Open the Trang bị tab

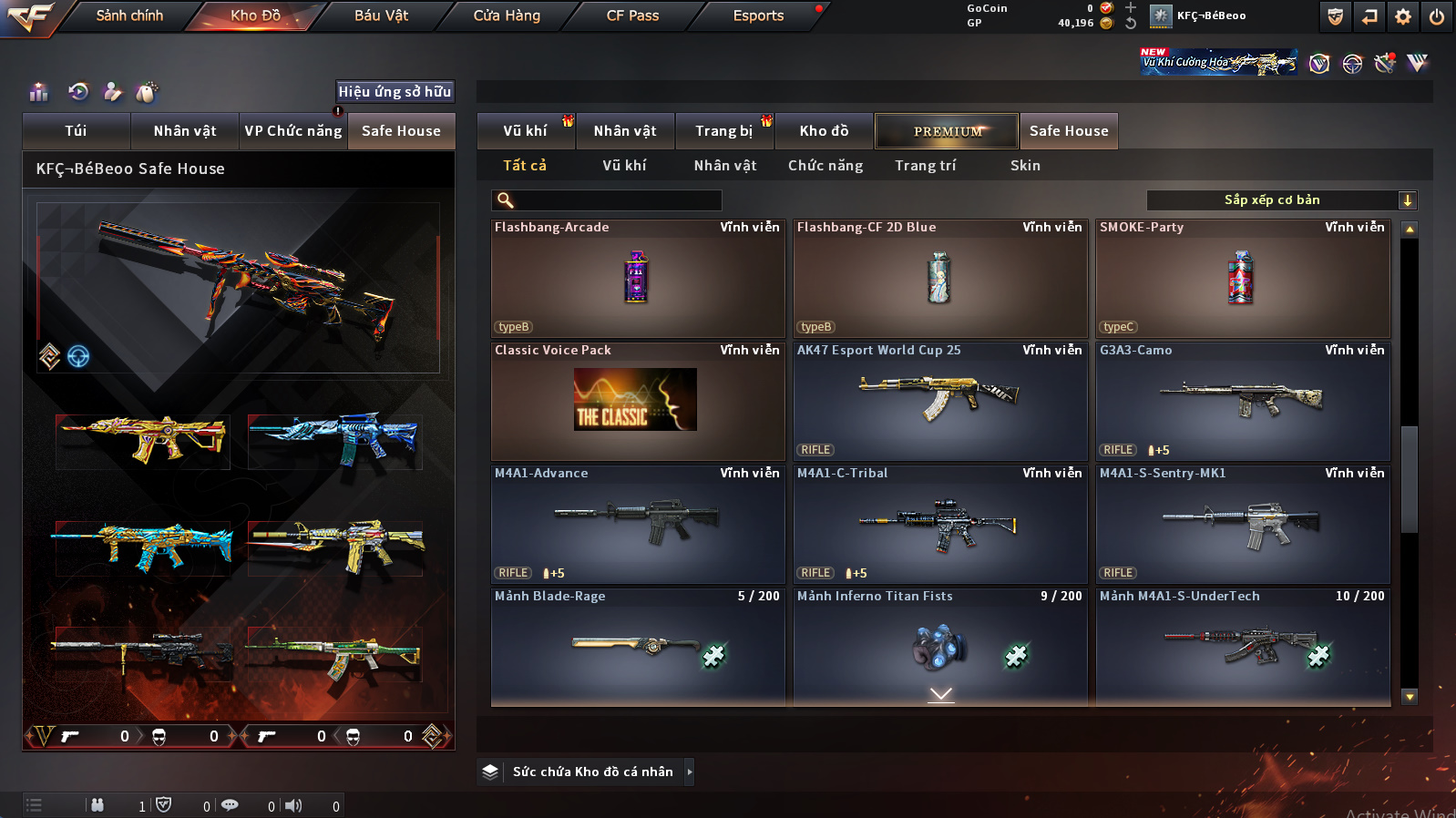click(723, 131)
